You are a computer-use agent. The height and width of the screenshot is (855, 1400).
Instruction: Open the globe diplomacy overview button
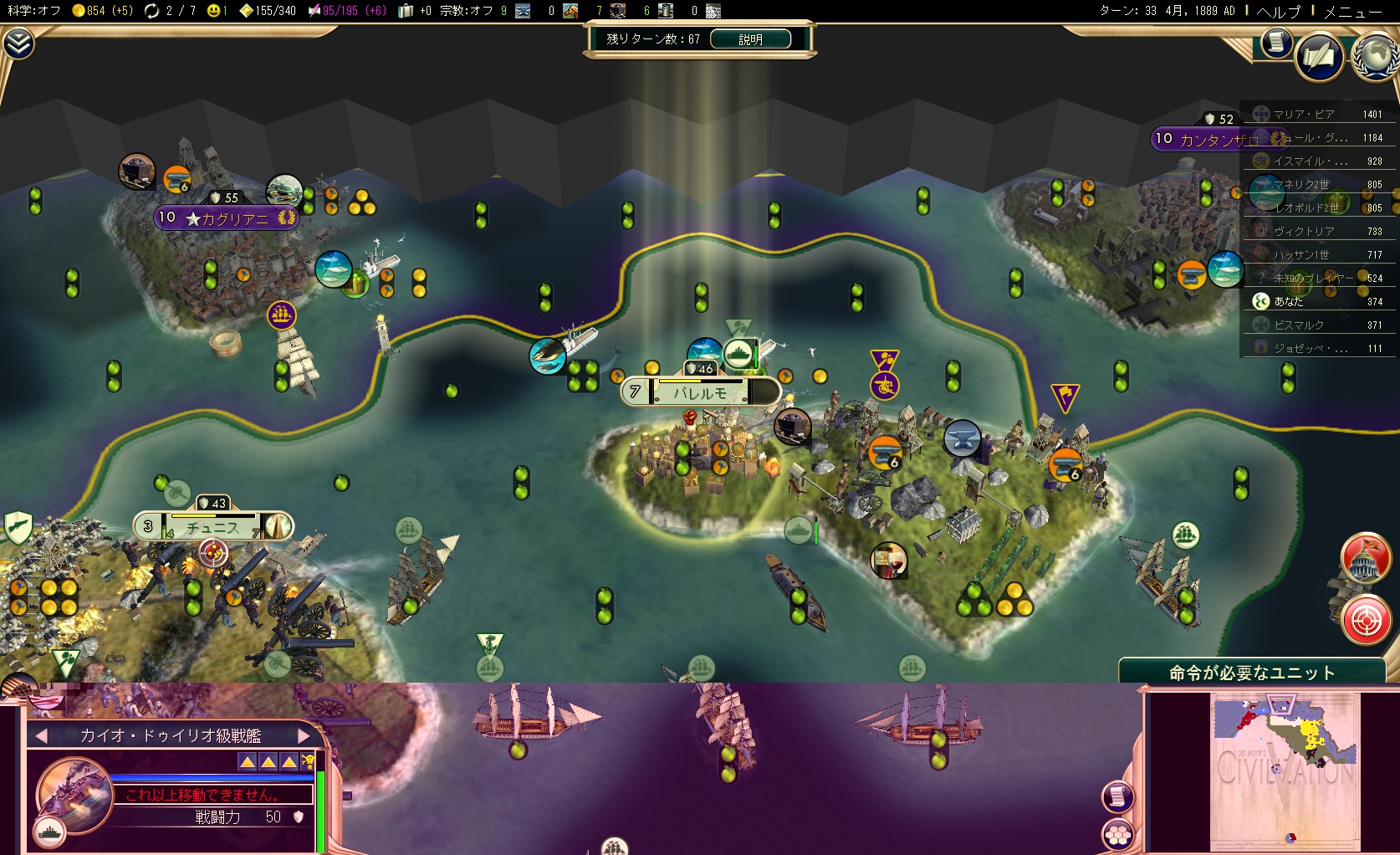click(x=1374, y=56)
